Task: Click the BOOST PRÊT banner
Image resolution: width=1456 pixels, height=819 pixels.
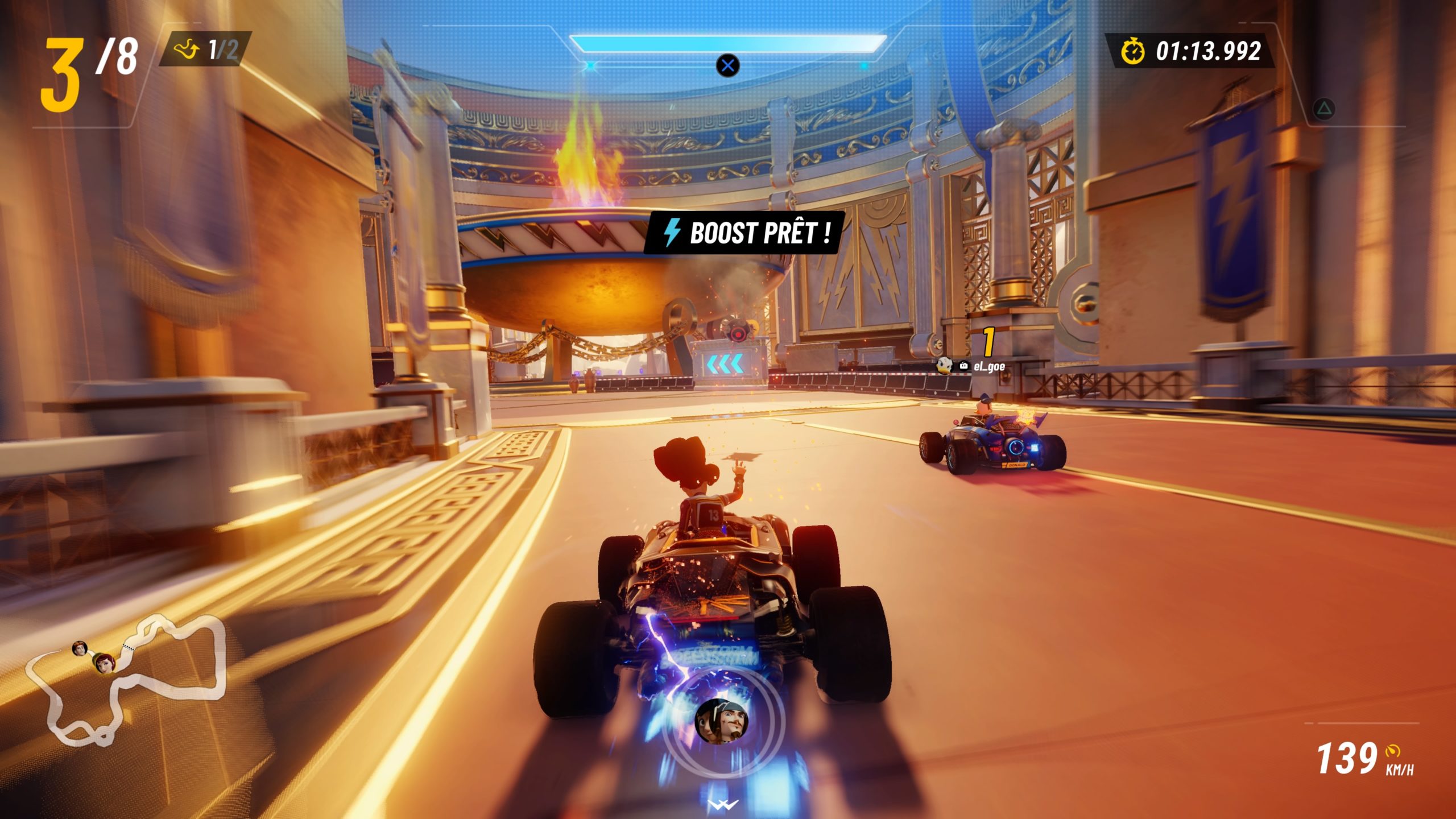Action: [745, 233]
